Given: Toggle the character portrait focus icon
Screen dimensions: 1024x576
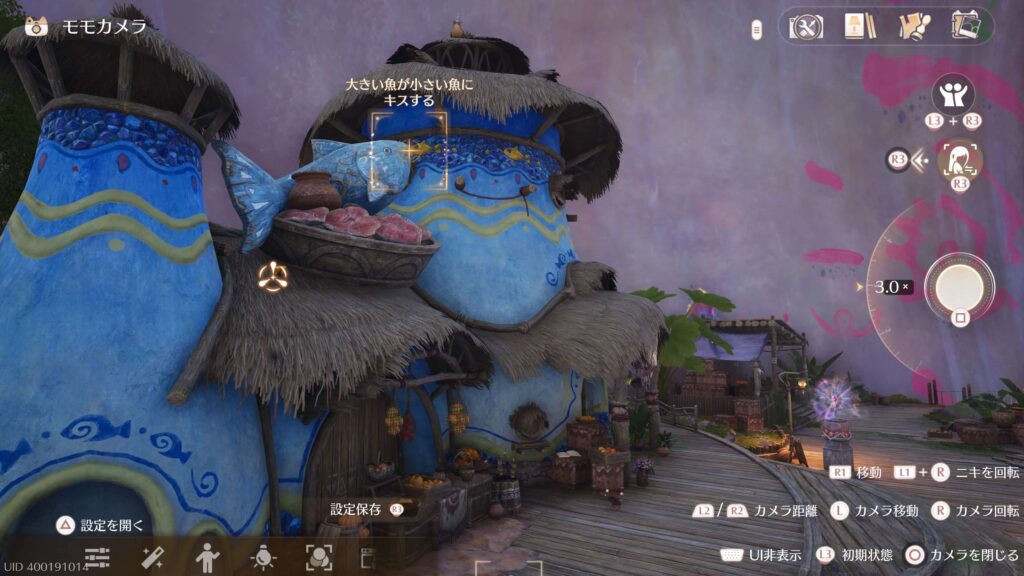Looking at the screenshot, I should pos(961,158).
